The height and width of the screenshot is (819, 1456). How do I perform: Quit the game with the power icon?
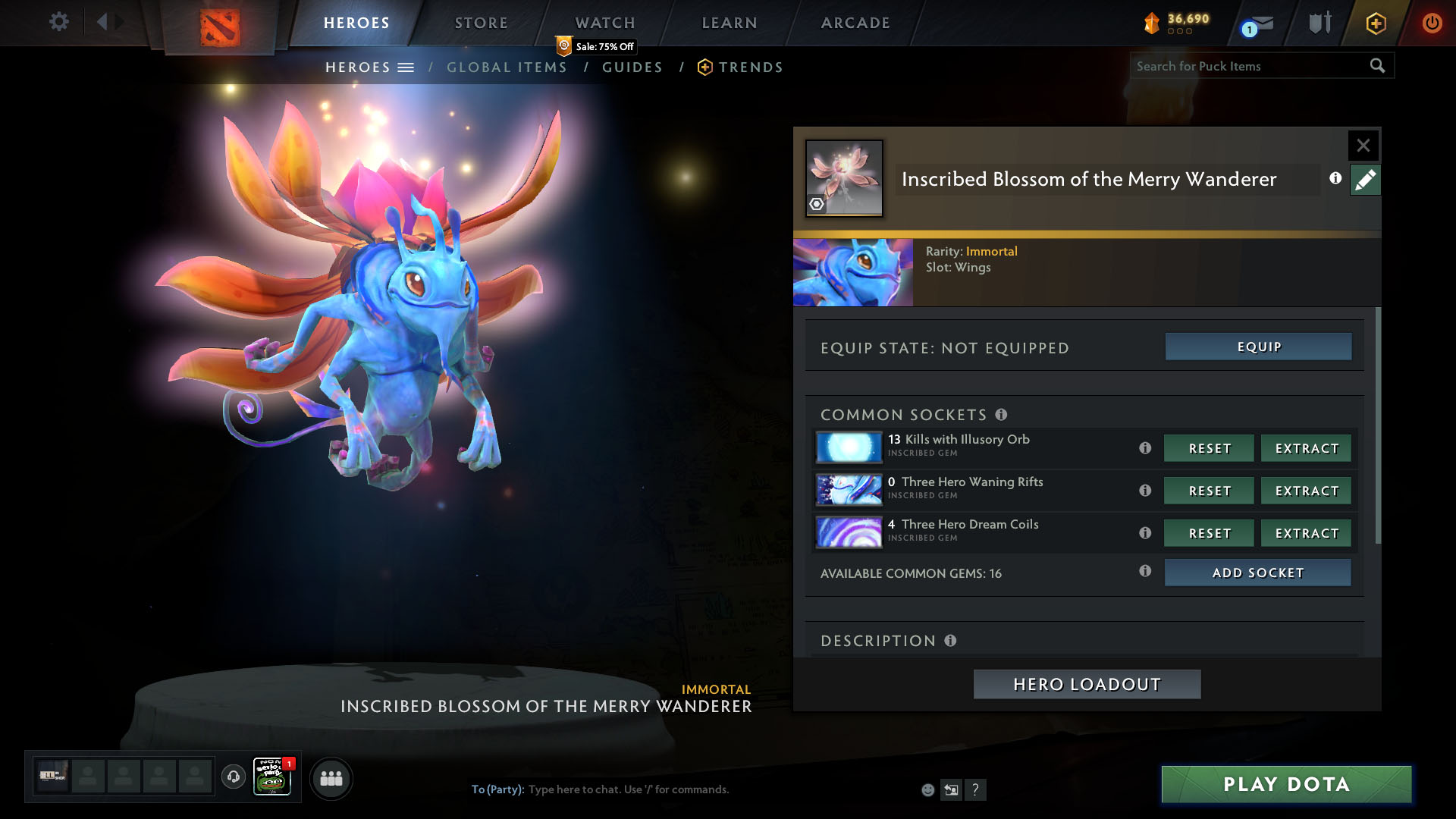click(x=1432, y=23)
